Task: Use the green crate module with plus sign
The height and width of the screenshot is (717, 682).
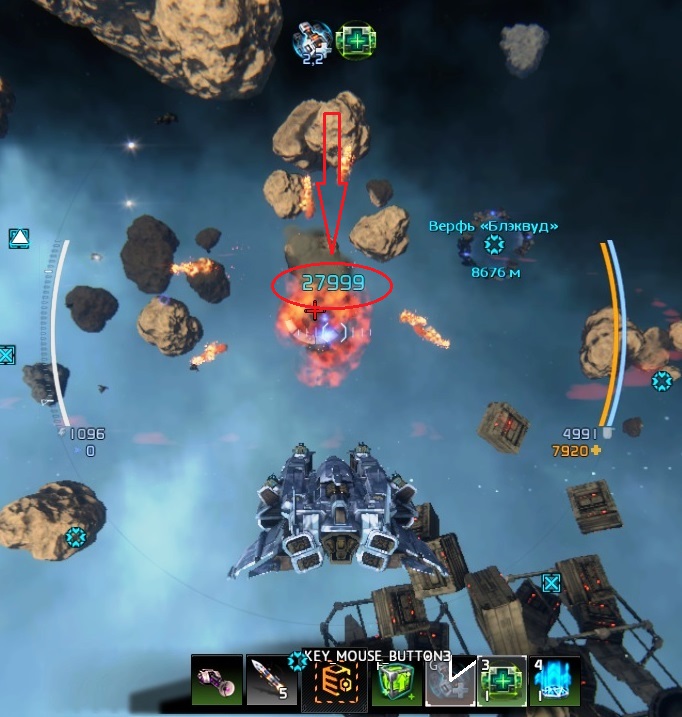Action: point(397,682)
